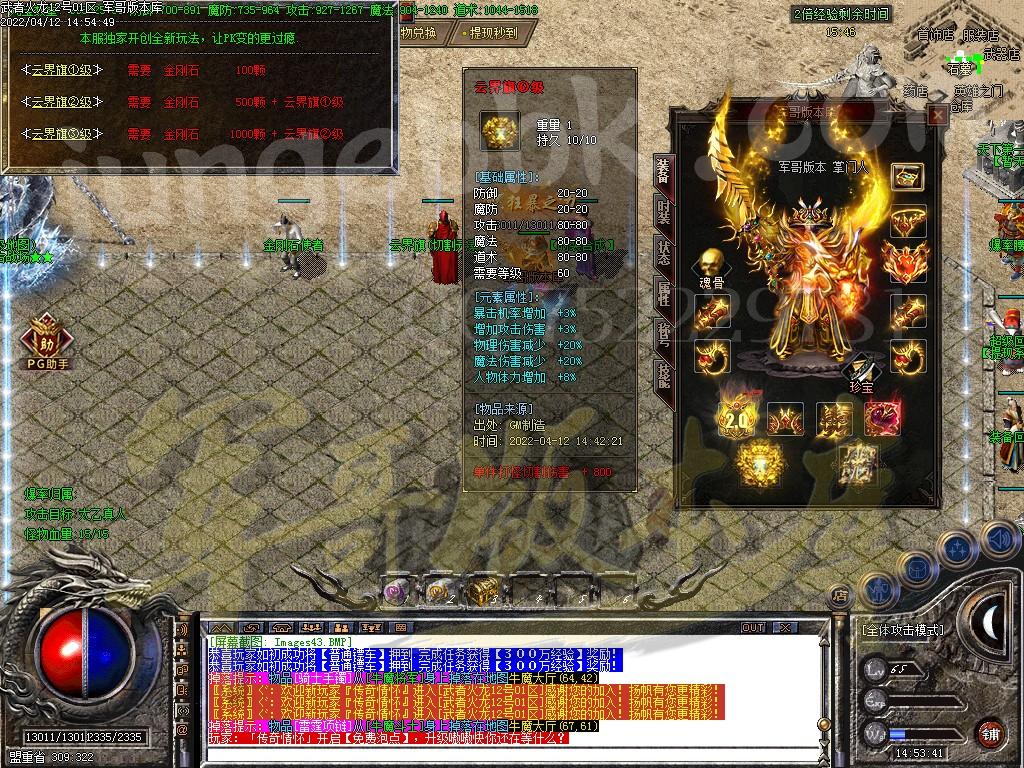Toggle the 全体攻击模式 attack mode label
The width and height of the screenshot is (1024, 768).
pos(902,630)
